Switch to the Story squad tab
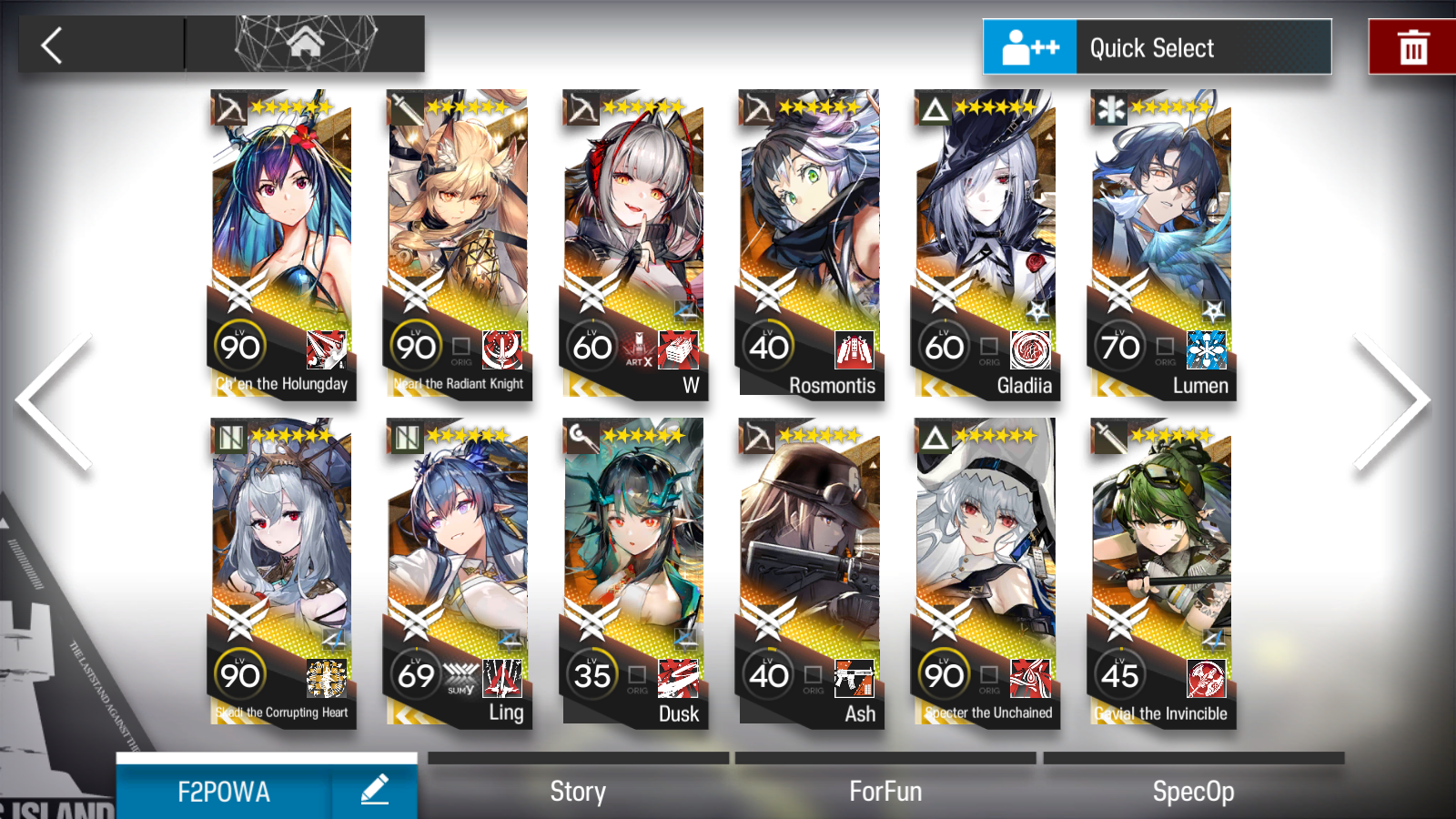The height and width of the screenshot is (819, 1456). 577,791
